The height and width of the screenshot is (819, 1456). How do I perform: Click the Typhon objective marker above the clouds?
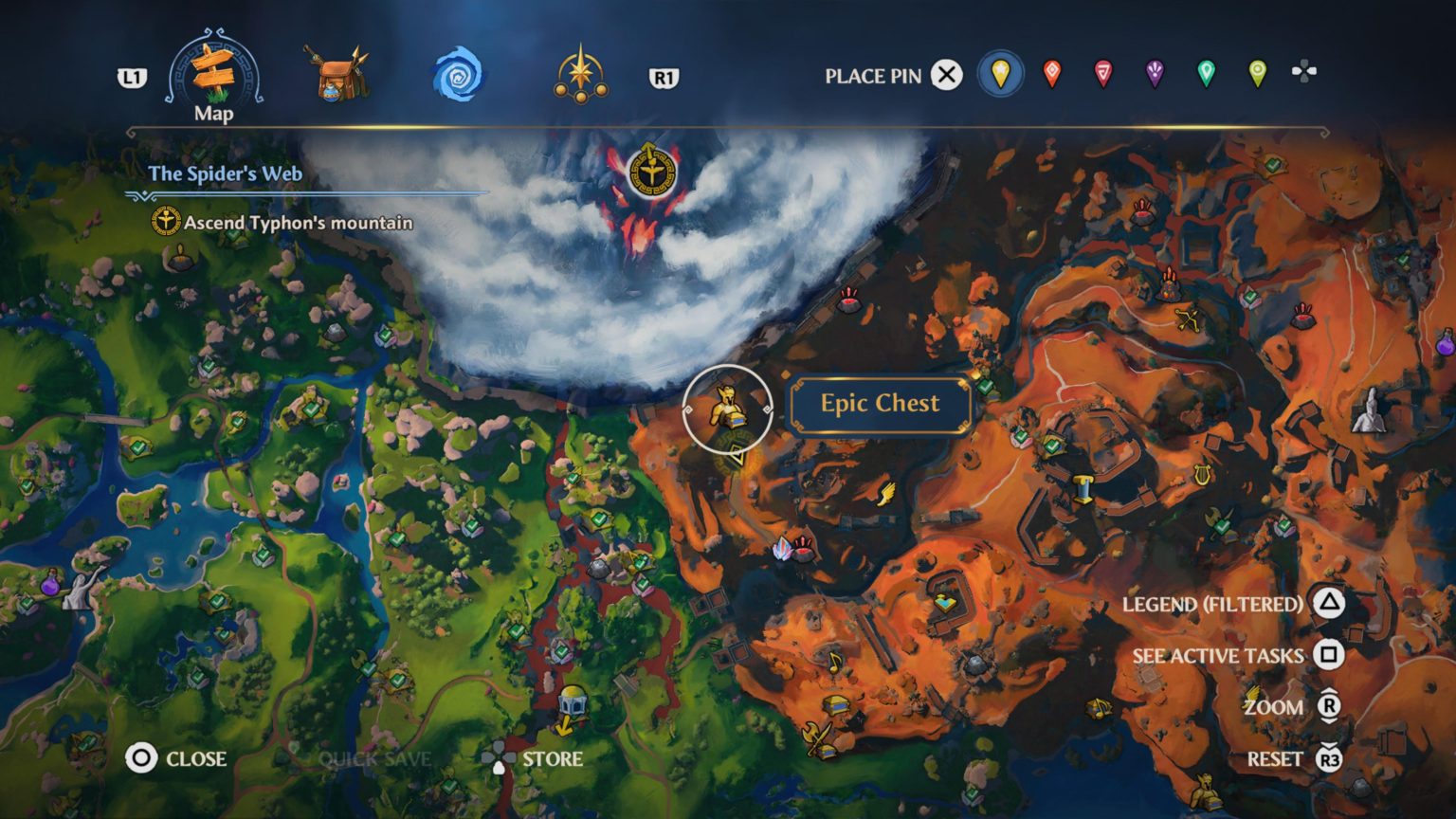tap(650, 171)
